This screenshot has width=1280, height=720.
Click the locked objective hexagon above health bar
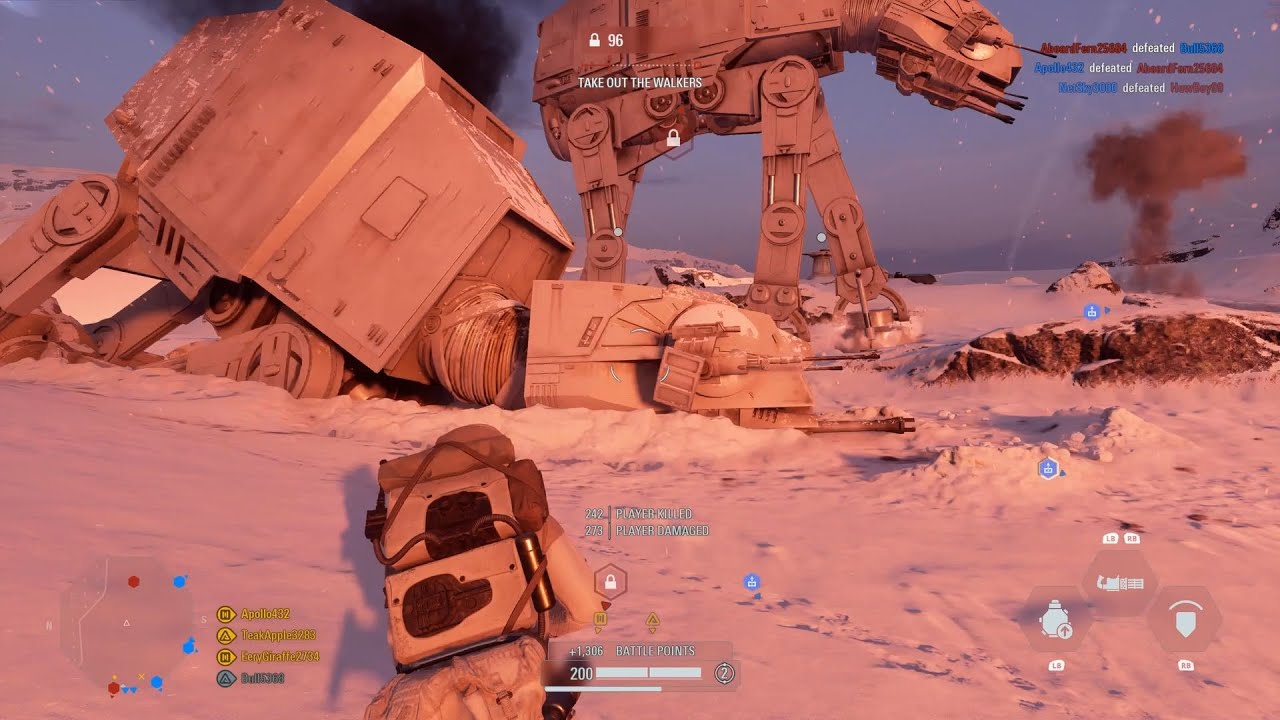(610, 581)
